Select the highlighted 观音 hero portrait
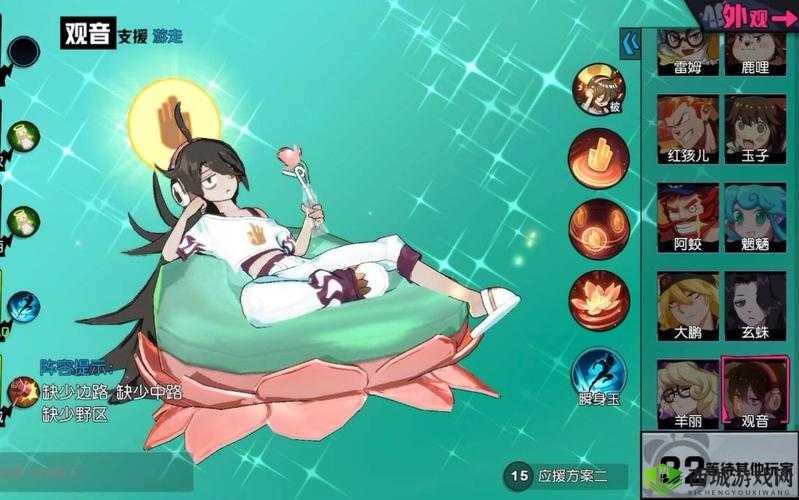The width and height of the screenshot is (799, 500). [754, 392]
